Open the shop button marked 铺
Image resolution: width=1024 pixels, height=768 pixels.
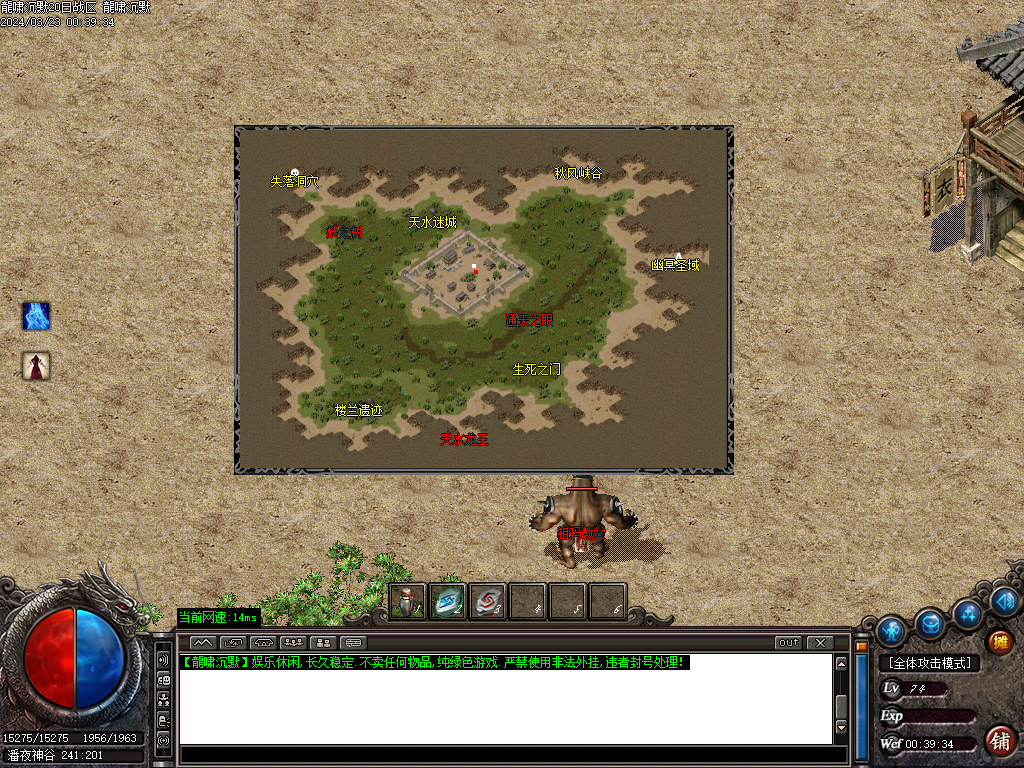pos(999,740)
